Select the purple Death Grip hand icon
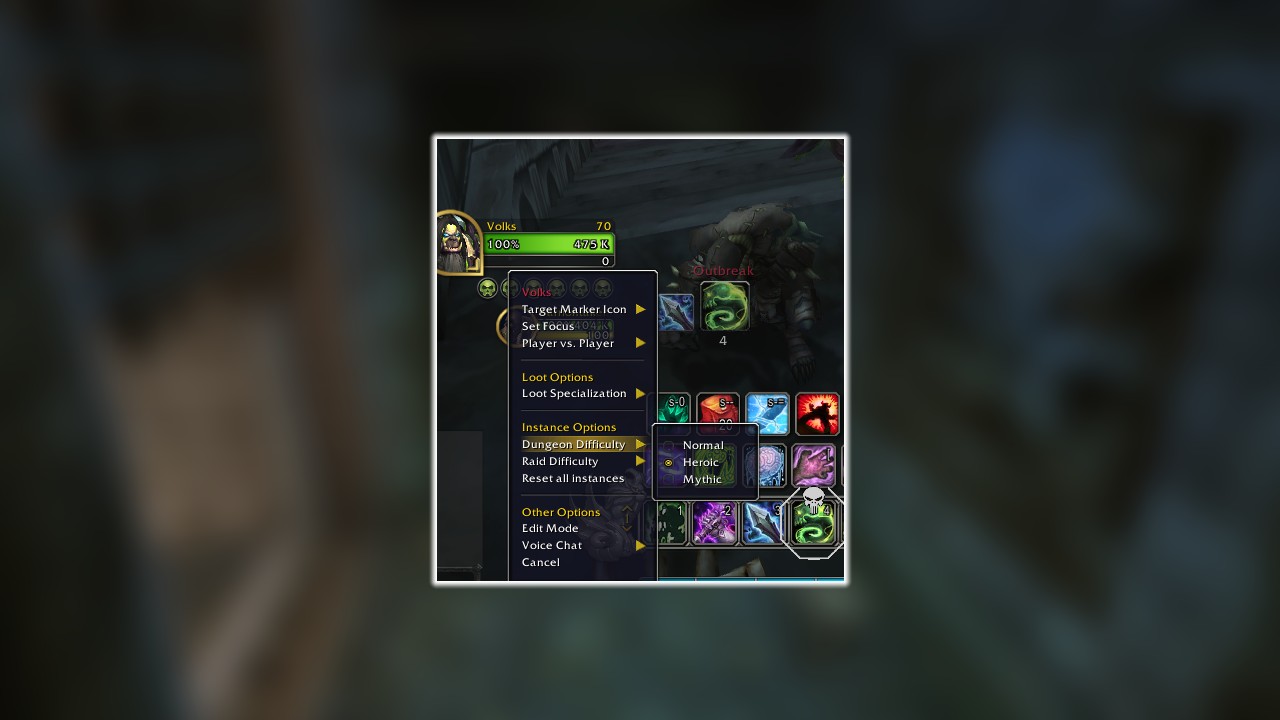Screen dimensions: 1280x720 (813, 465)
